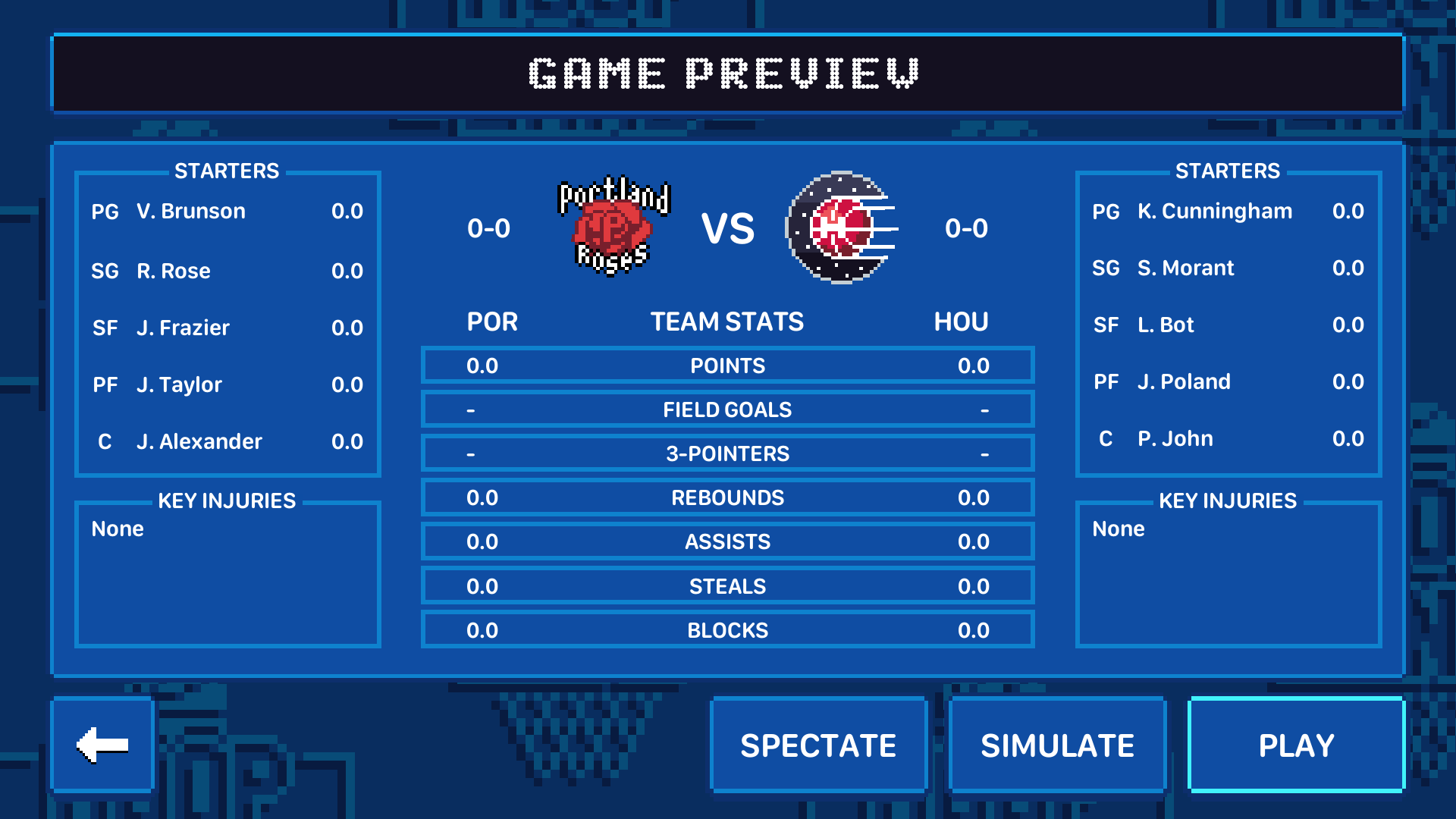Click the back arrow button
This screenshot has height=819, width=1456.
[x=102, y=744]
